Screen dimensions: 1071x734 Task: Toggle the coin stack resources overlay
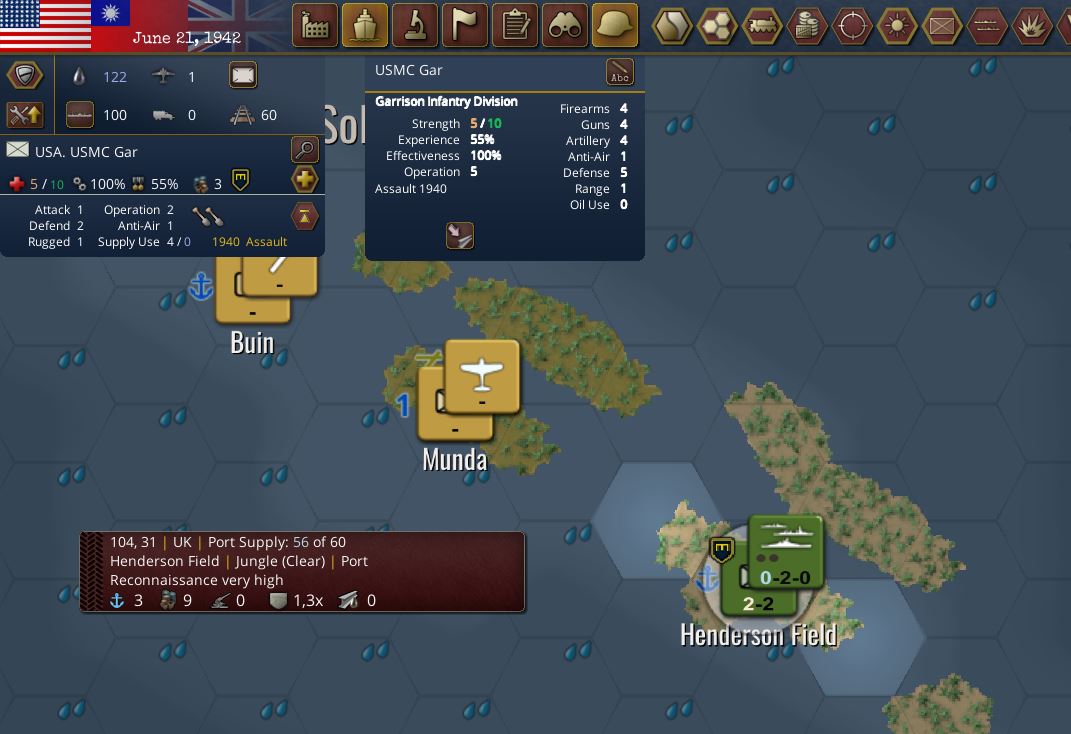pos(807,26)
